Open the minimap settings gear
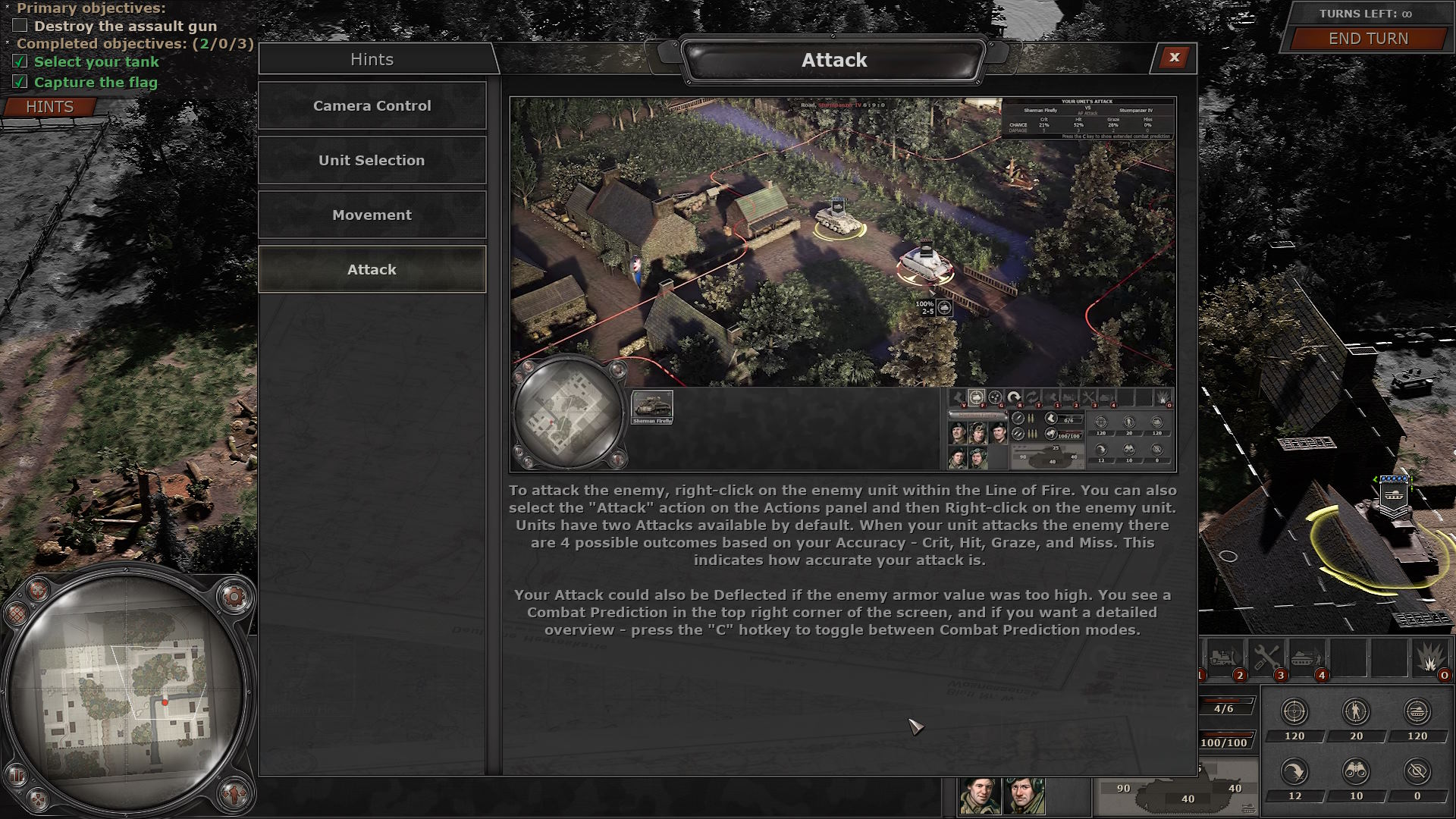Screen dimensions: 1456x819 coord(234,596)
